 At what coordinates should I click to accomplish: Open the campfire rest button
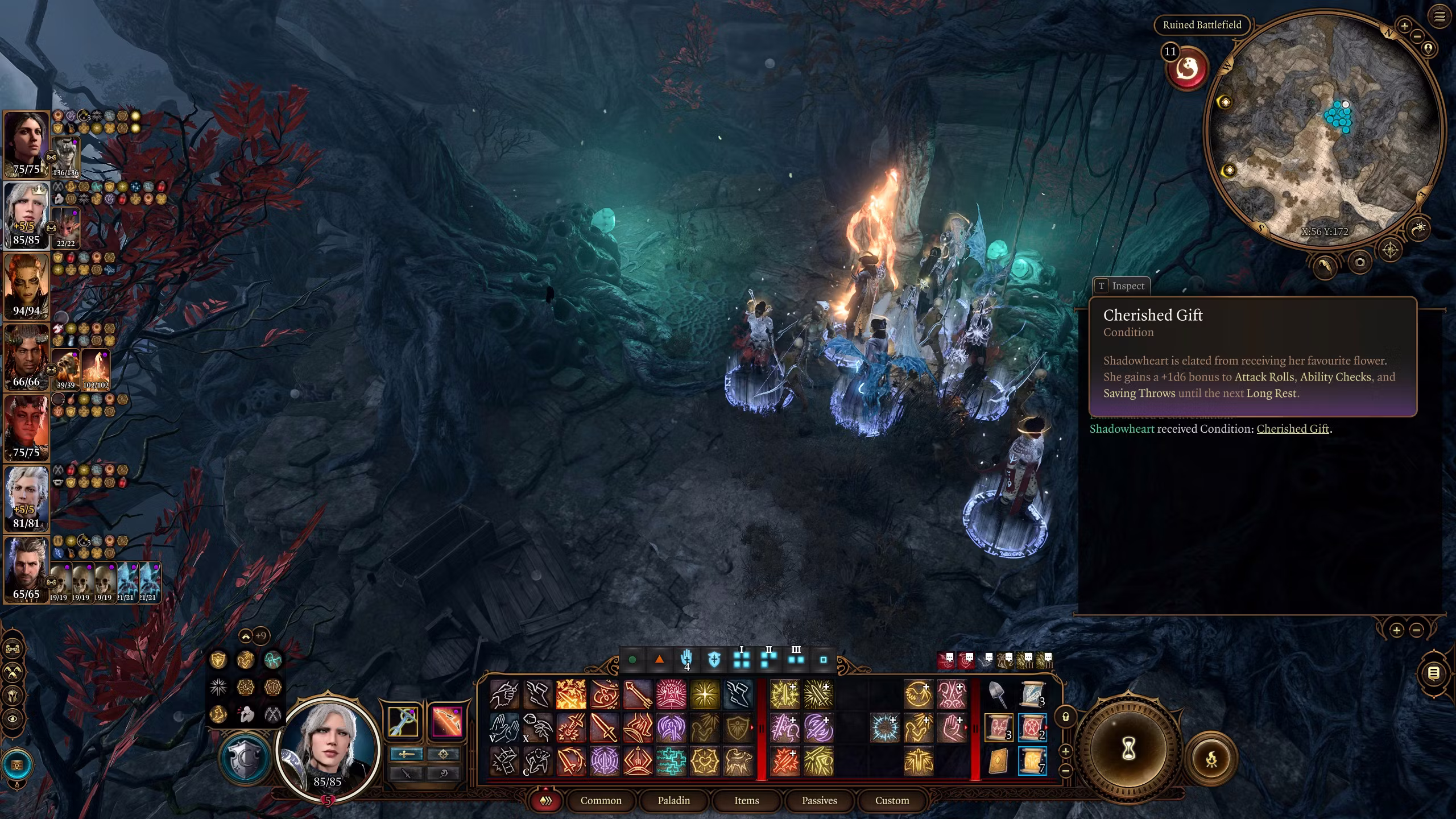pos(1211,758)
